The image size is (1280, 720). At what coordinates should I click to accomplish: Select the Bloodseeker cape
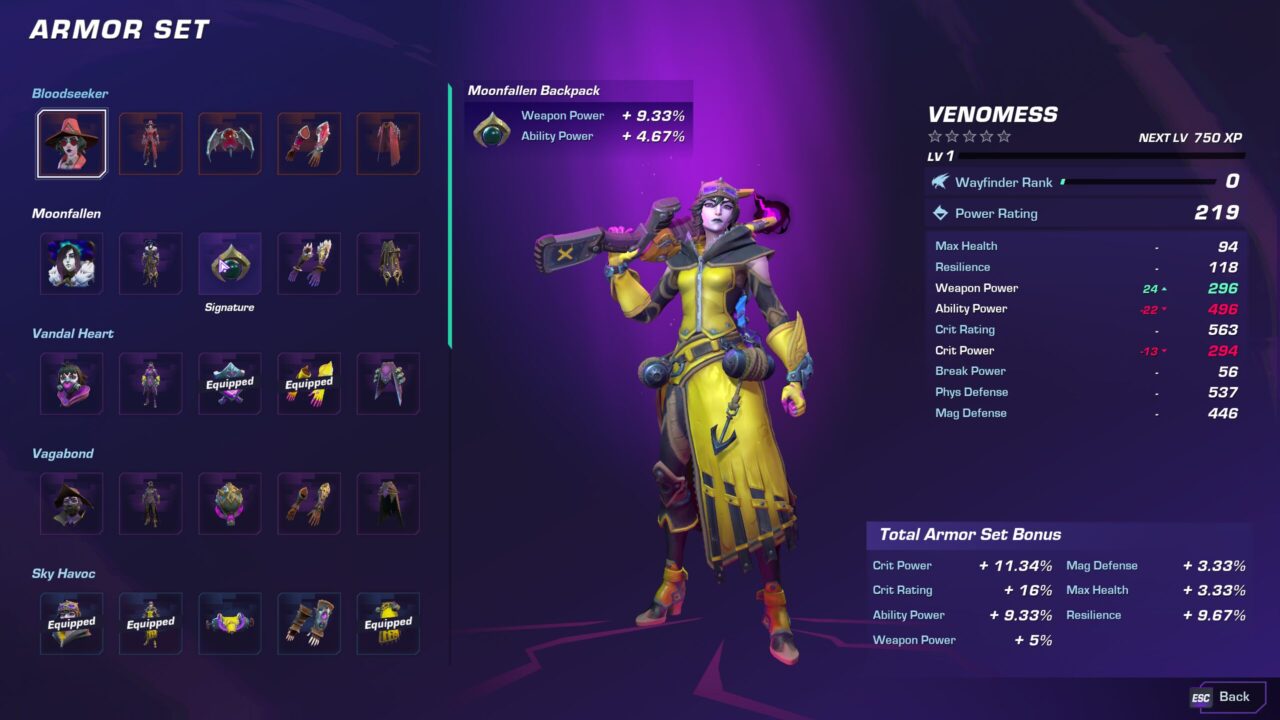coord(388,144)
